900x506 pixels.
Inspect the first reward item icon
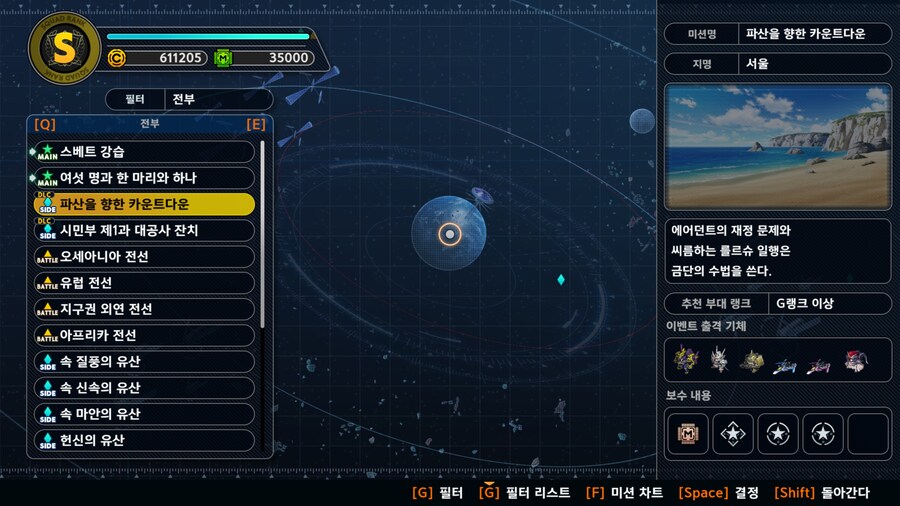(689, 434)
